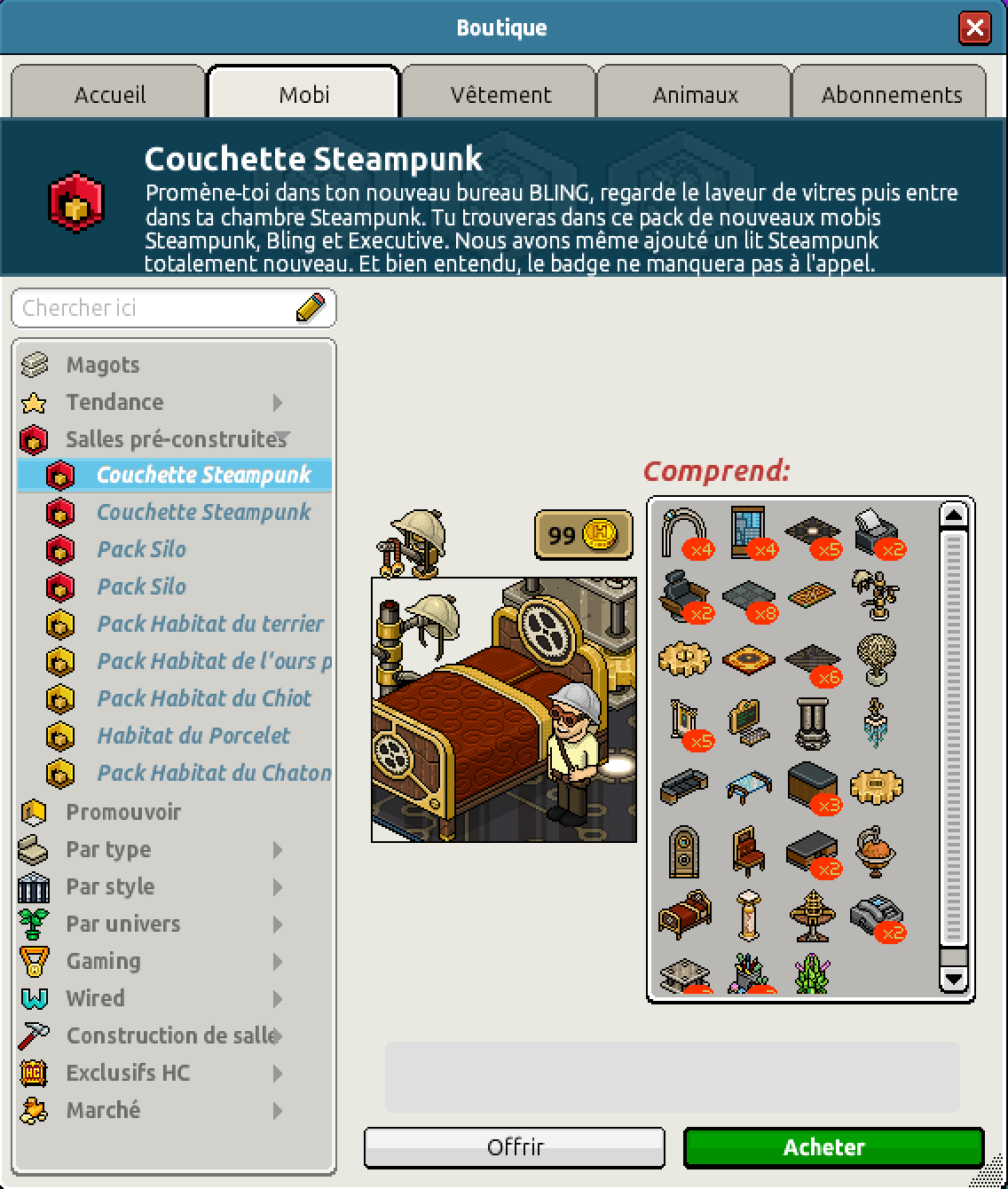Click the Chercher ici search field
The image size is (1008, 1189).
point(155,308)
